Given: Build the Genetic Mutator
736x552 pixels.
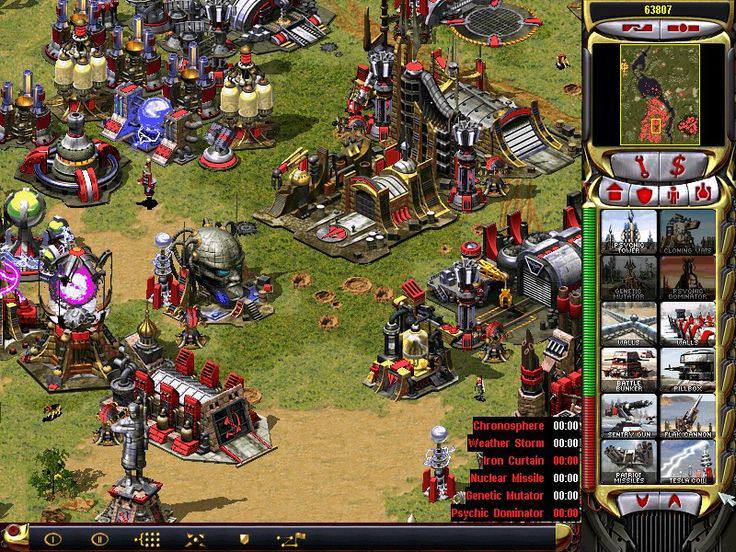Looking at the screenshot, I should coord(628,276).
